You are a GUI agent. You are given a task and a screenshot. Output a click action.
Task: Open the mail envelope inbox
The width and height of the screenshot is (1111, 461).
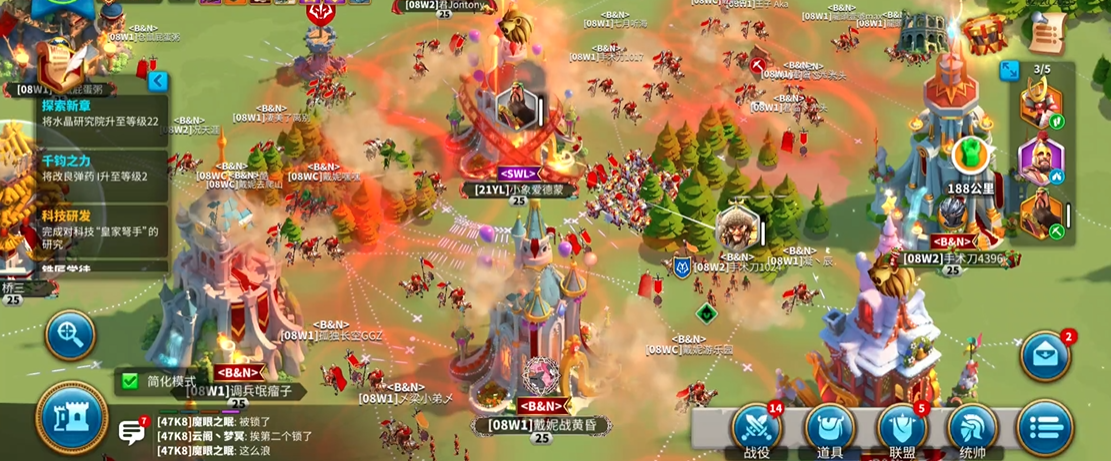(1045, 356)
